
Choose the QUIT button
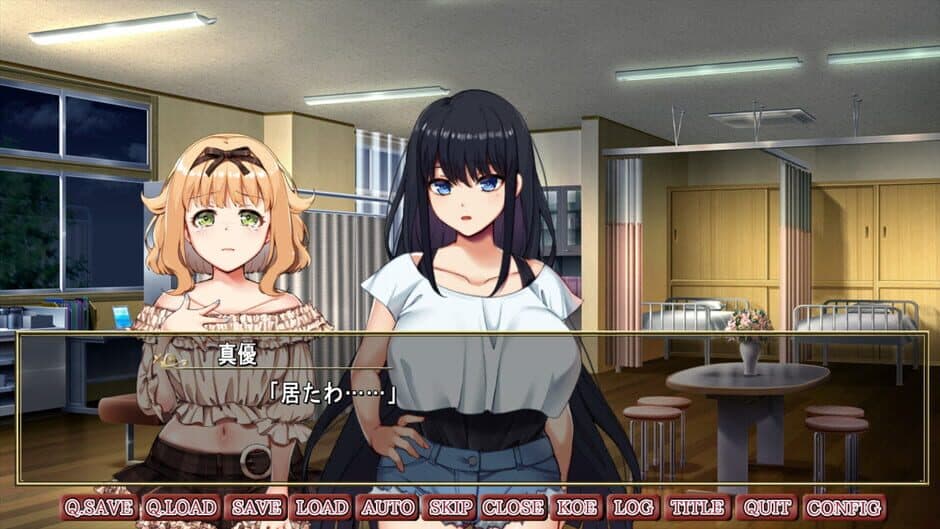(x=766, y=507)
